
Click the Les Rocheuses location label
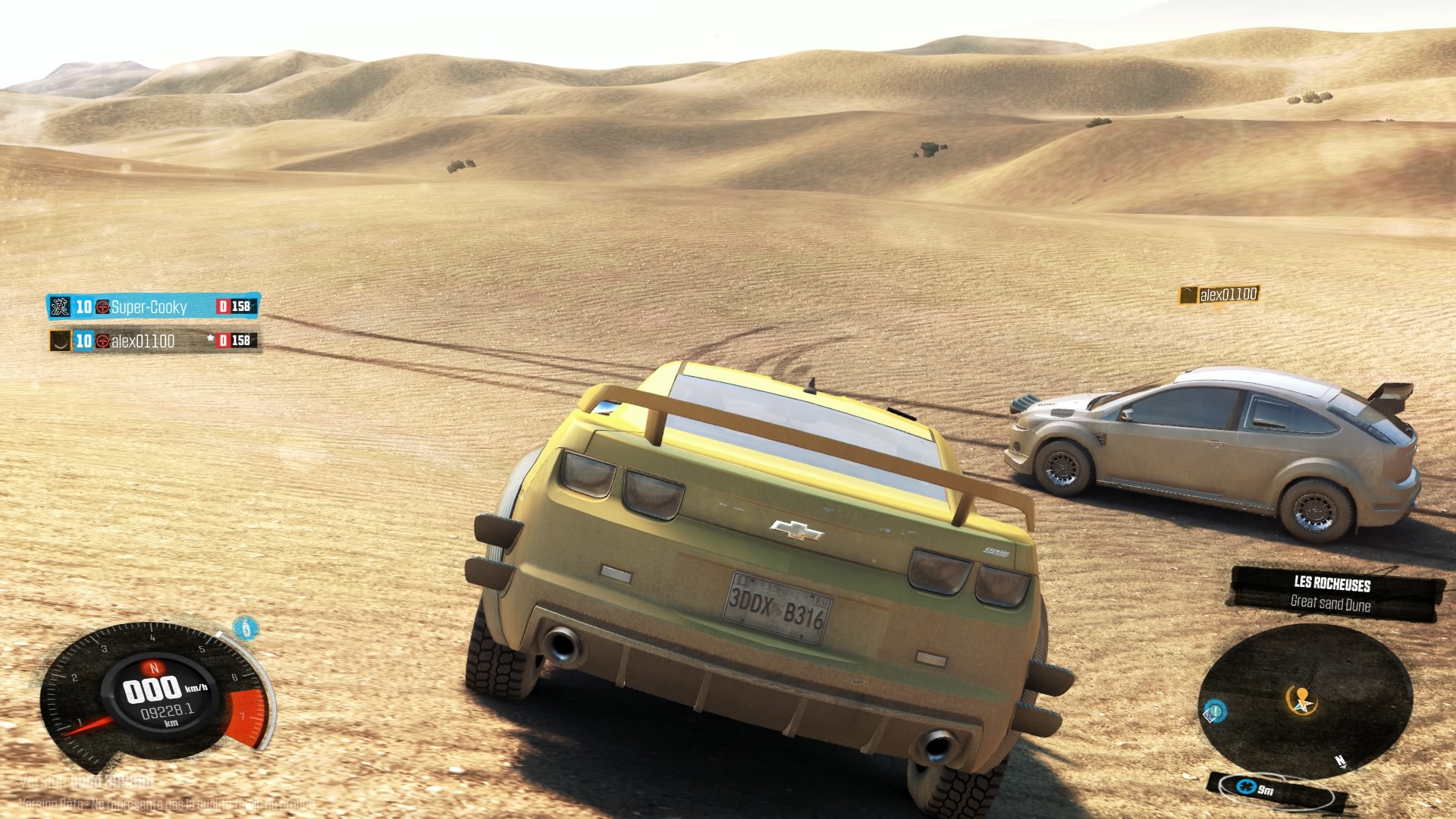point(1332,584)
